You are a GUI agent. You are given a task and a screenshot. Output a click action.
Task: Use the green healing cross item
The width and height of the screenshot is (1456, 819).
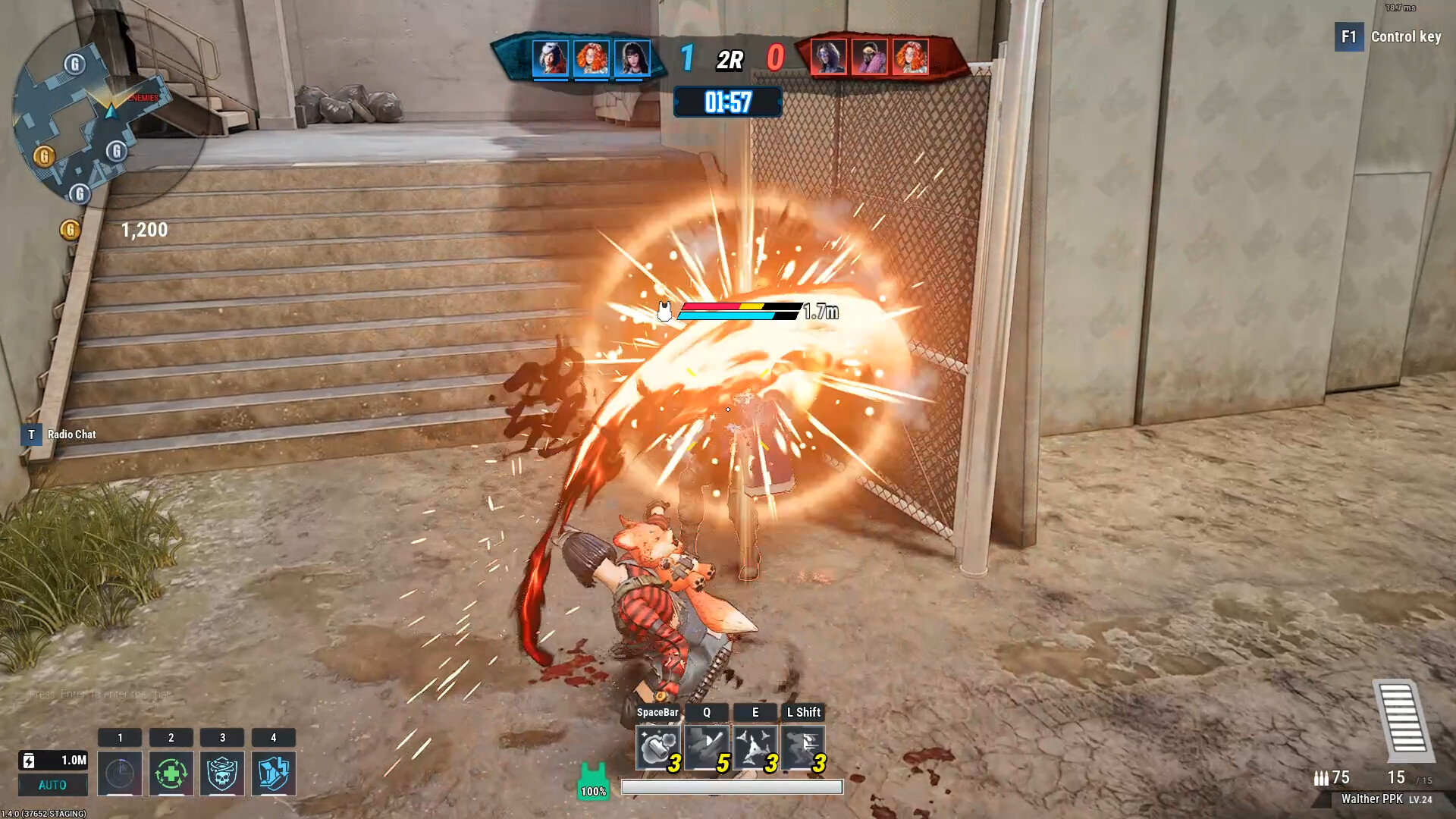pos(171,773)
